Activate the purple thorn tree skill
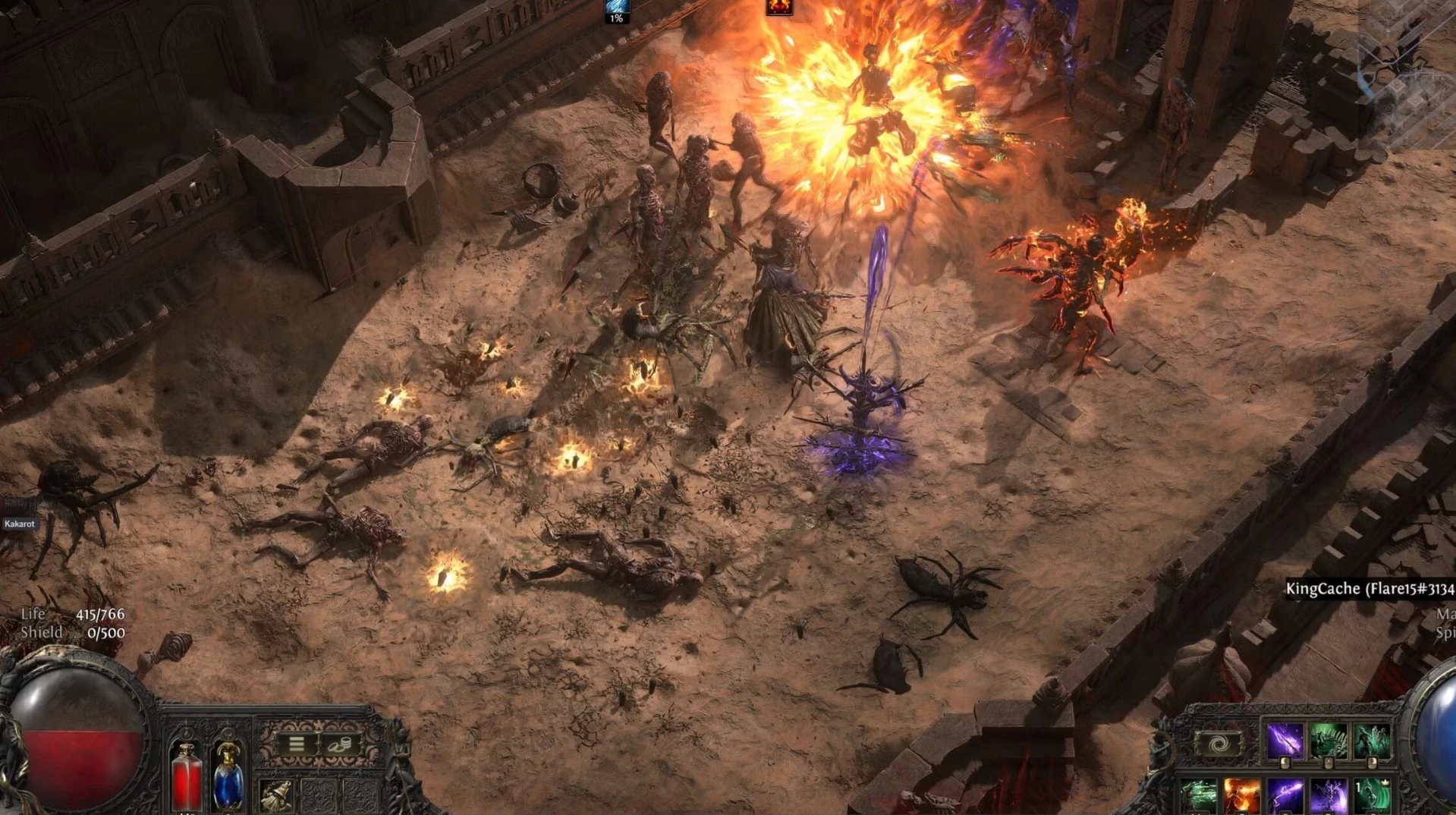Screen dimensions: 1456x815 1329,797
